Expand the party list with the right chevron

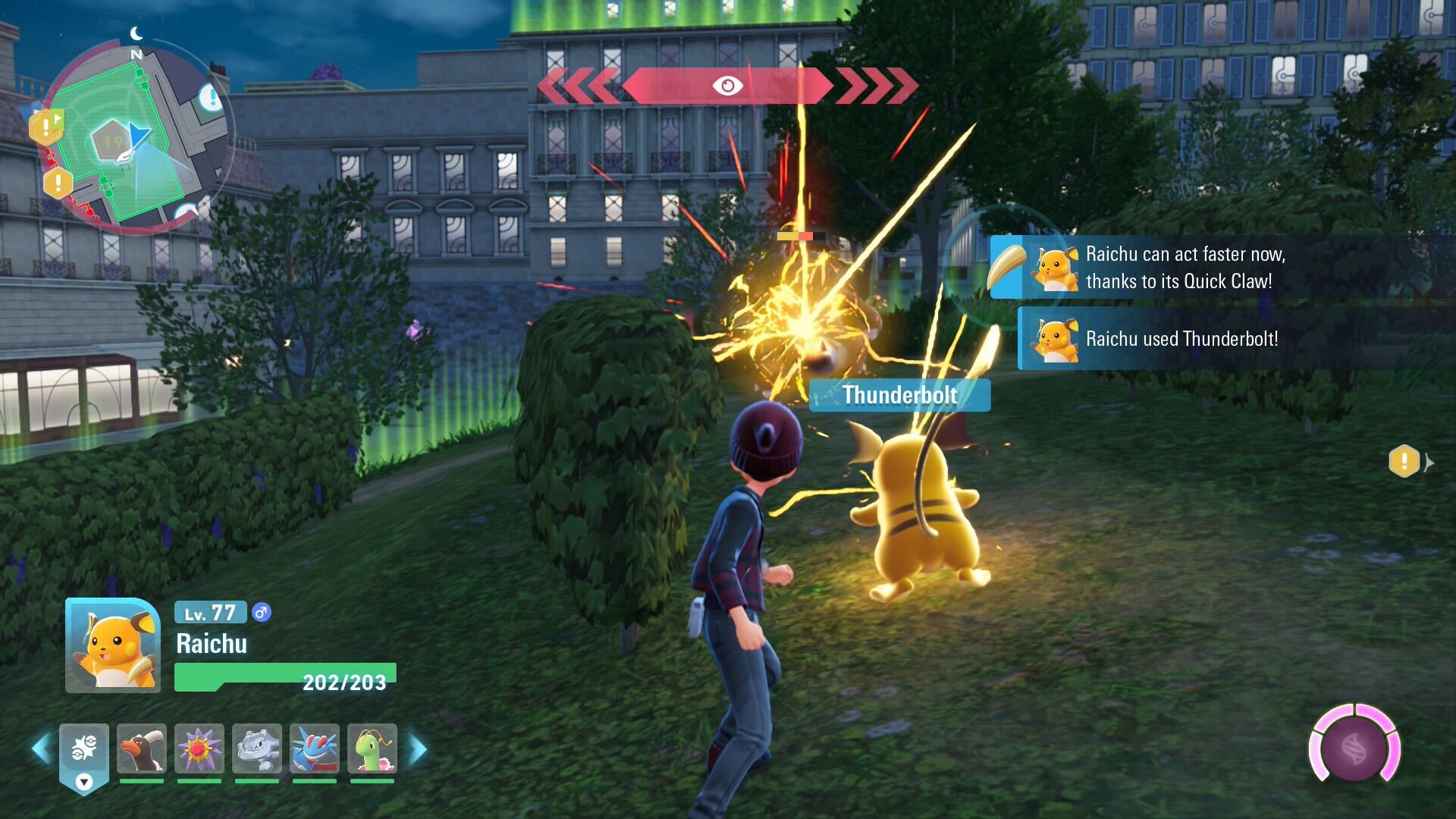coord(416,747)
